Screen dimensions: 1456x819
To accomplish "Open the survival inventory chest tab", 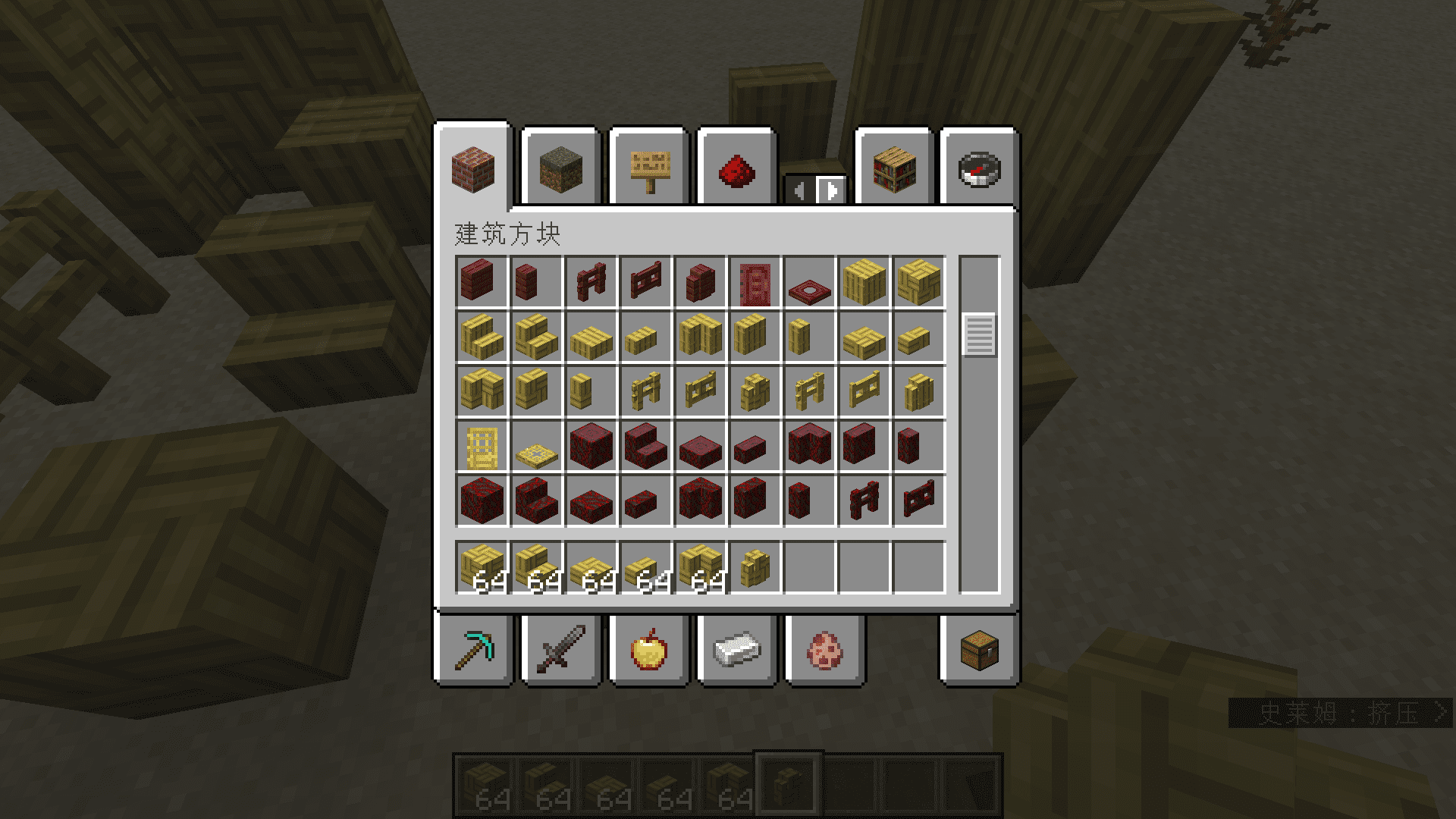I will (978, 651).
